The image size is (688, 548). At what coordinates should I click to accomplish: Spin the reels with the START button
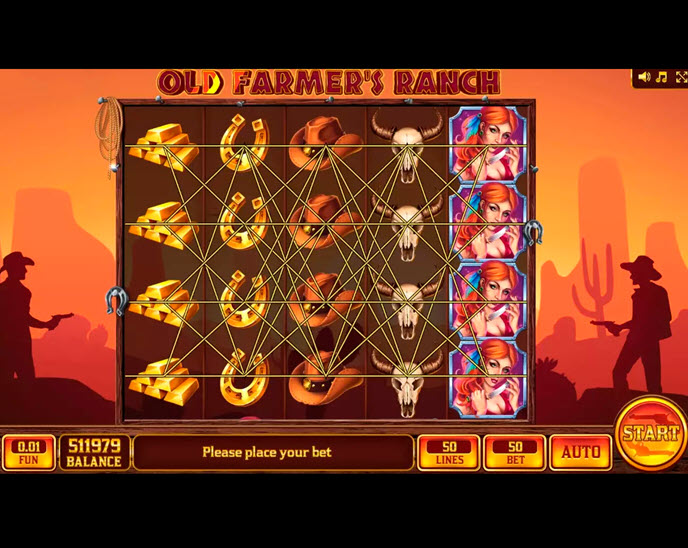click(650, 435)
